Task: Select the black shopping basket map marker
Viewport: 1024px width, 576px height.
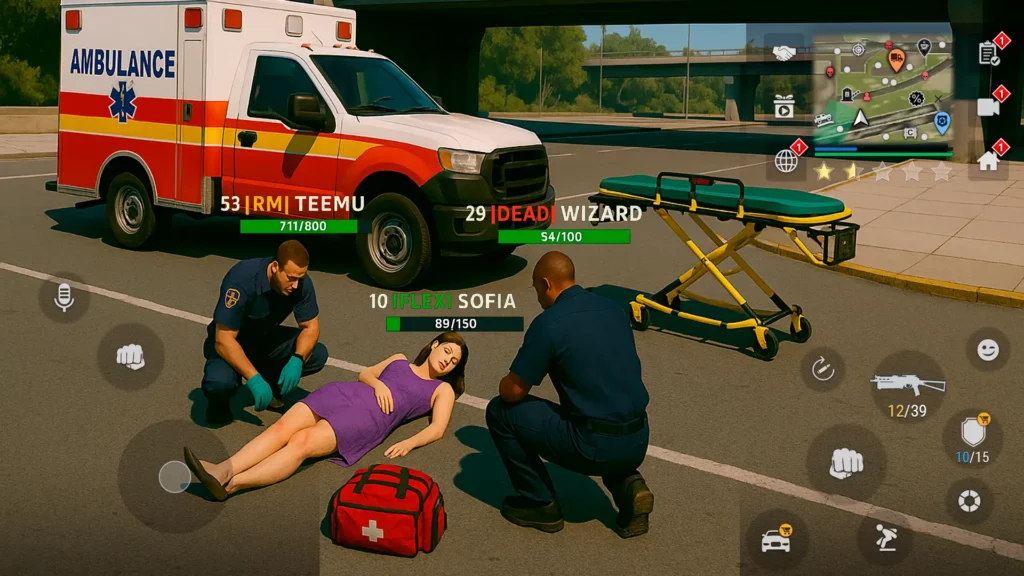Action: (924, 46)
